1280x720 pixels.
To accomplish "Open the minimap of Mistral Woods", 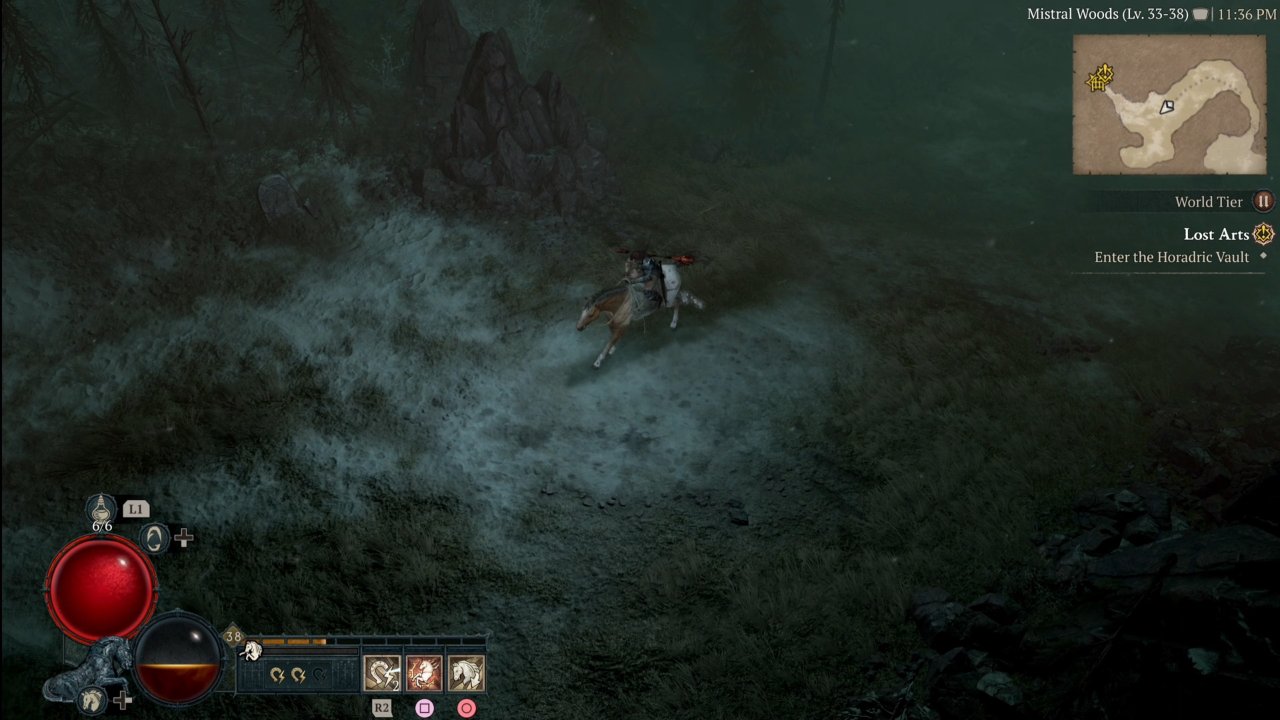I will [x=1169, y=105].
